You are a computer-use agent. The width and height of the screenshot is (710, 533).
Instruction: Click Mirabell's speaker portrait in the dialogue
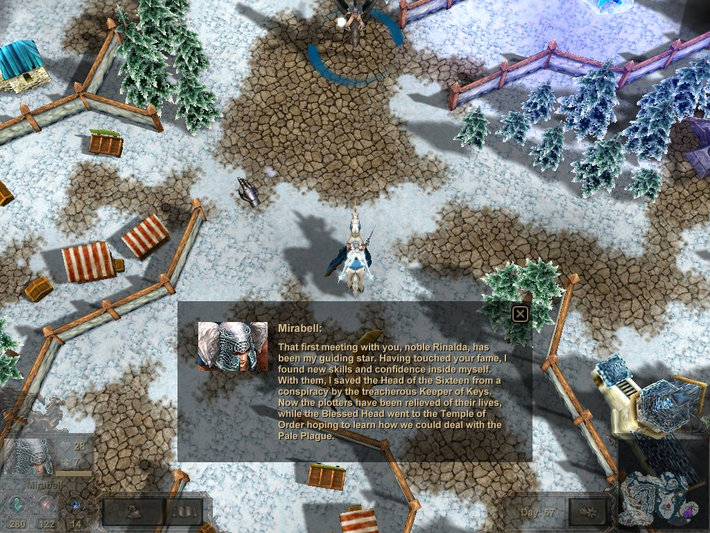tap(232, 346)
